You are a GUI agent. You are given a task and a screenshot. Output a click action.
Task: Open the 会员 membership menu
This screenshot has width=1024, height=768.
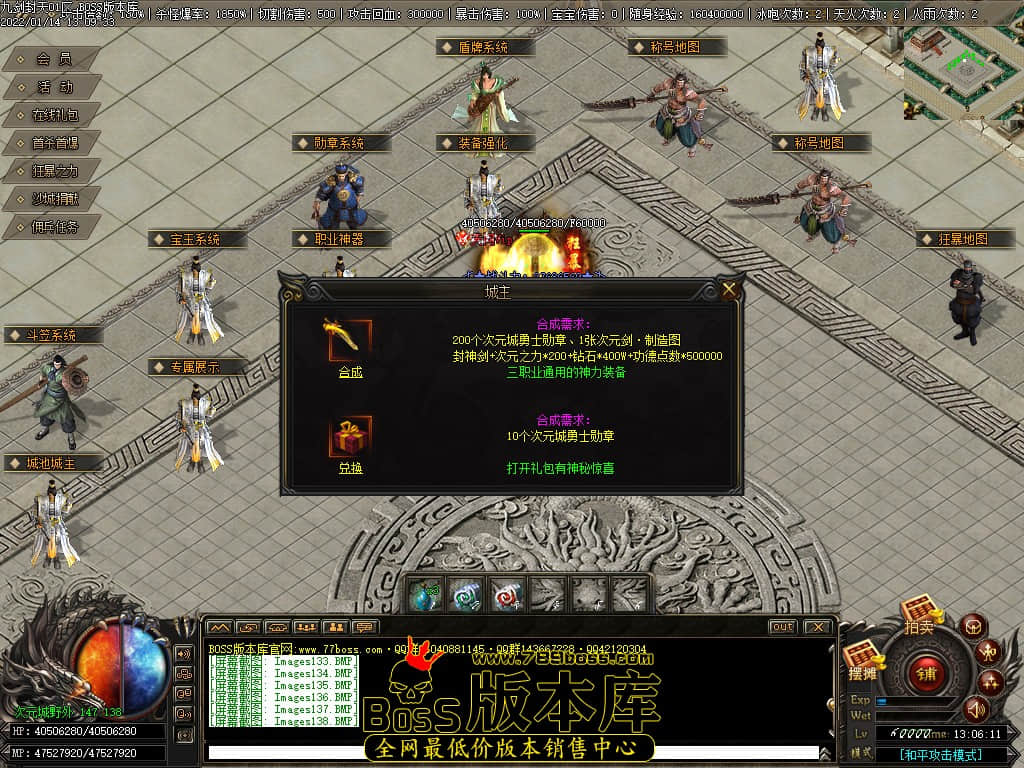(53, 60)
